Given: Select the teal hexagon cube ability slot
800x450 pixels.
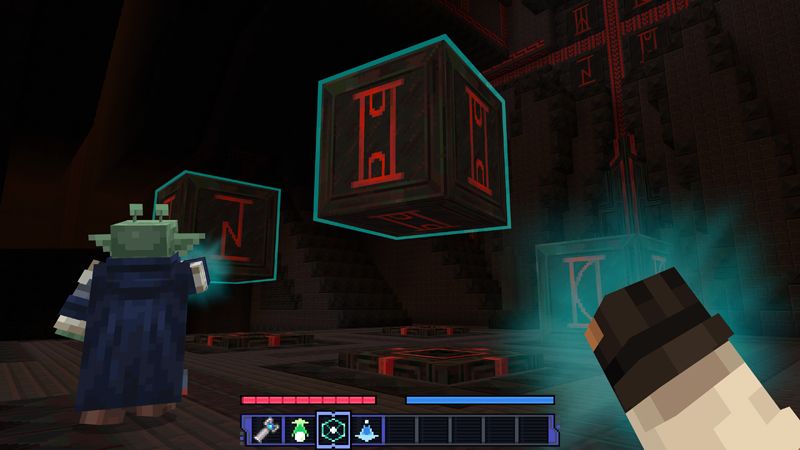Looking at the screenshot, I should tap(332, 428).
